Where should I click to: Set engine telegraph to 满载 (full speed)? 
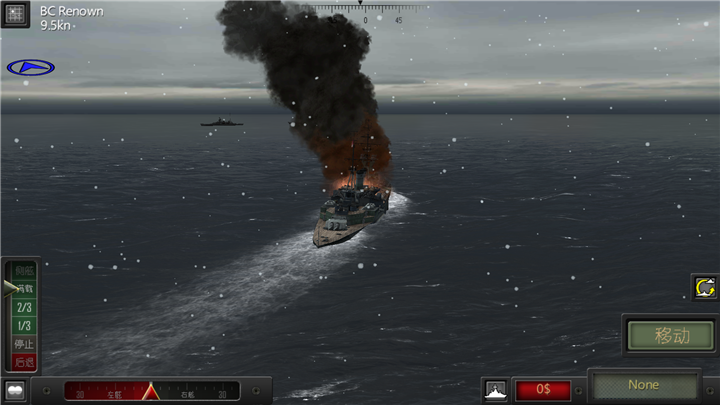coord(24,289)
